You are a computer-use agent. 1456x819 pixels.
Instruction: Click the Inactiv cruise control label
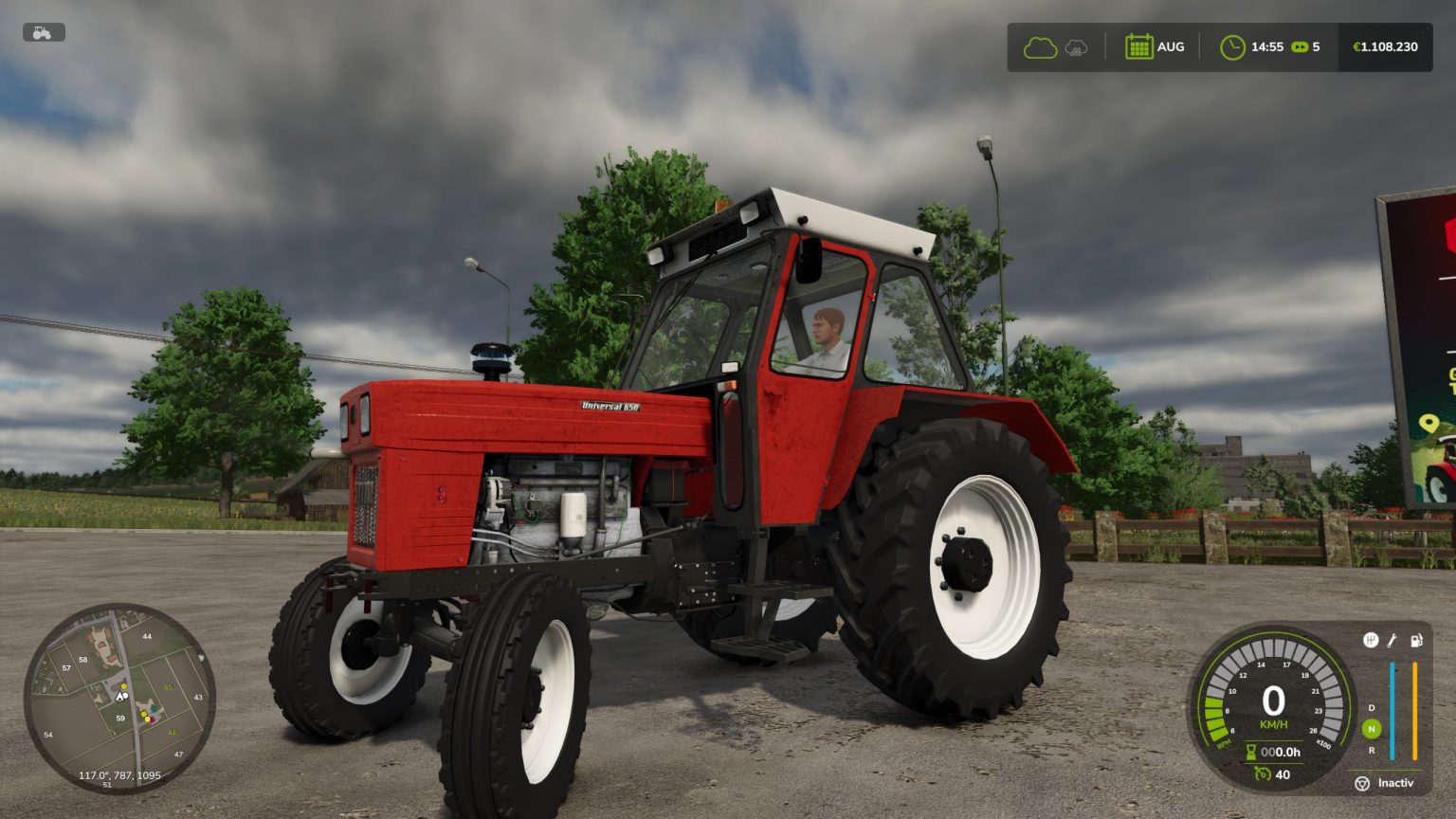tap(1395, 784)
